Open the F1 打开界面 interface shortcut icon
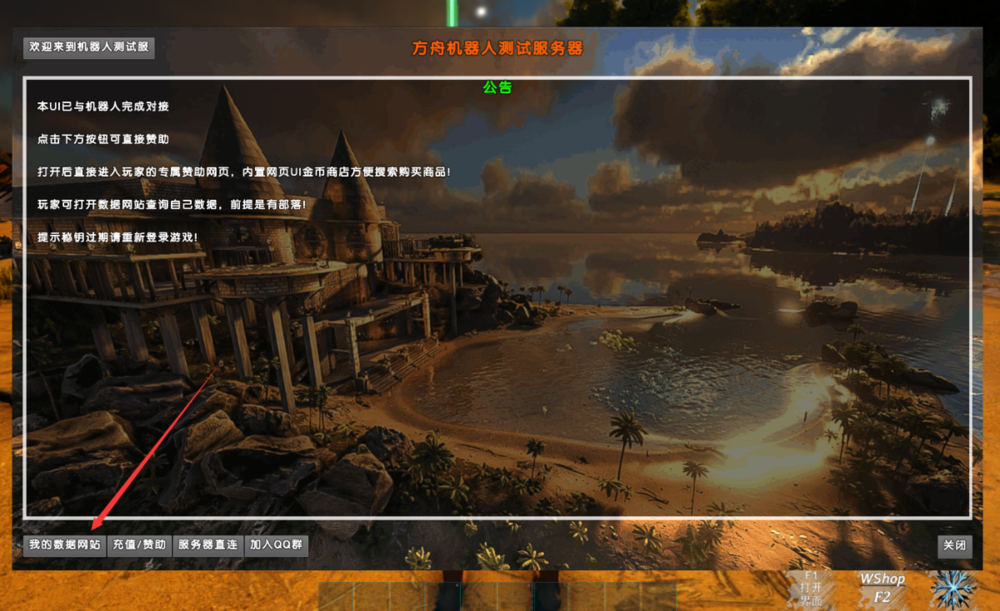This screenshot has height=611, width=1000. coord(811,588)
